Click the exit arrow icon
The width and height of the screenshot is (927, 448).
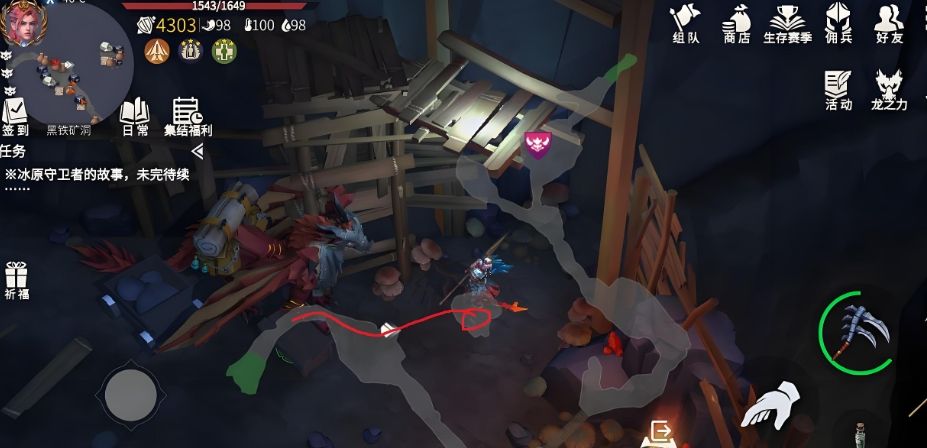(661, 432)
